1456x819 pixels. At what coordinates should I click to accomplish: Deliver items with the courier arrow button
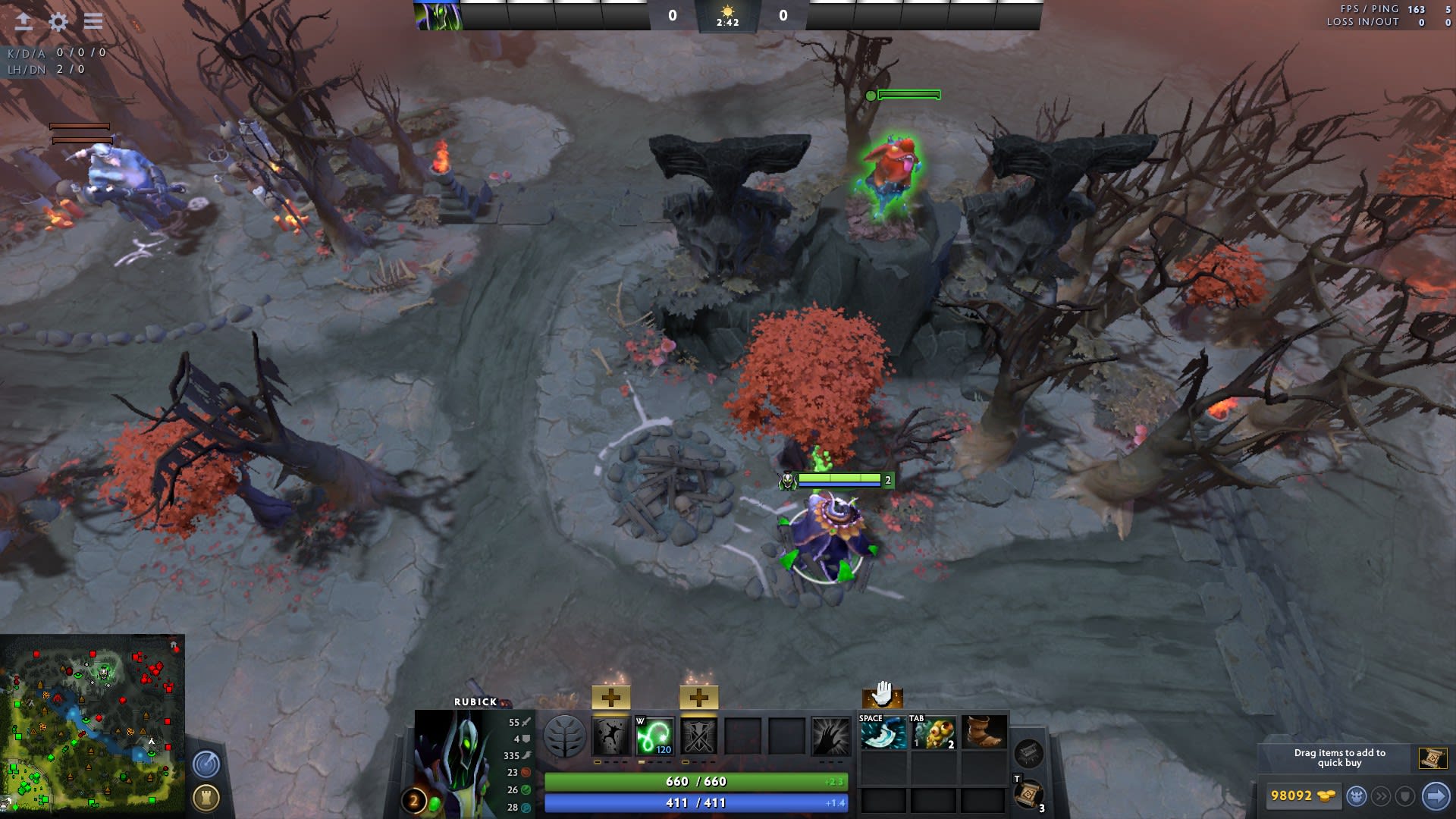[1436, 796]
